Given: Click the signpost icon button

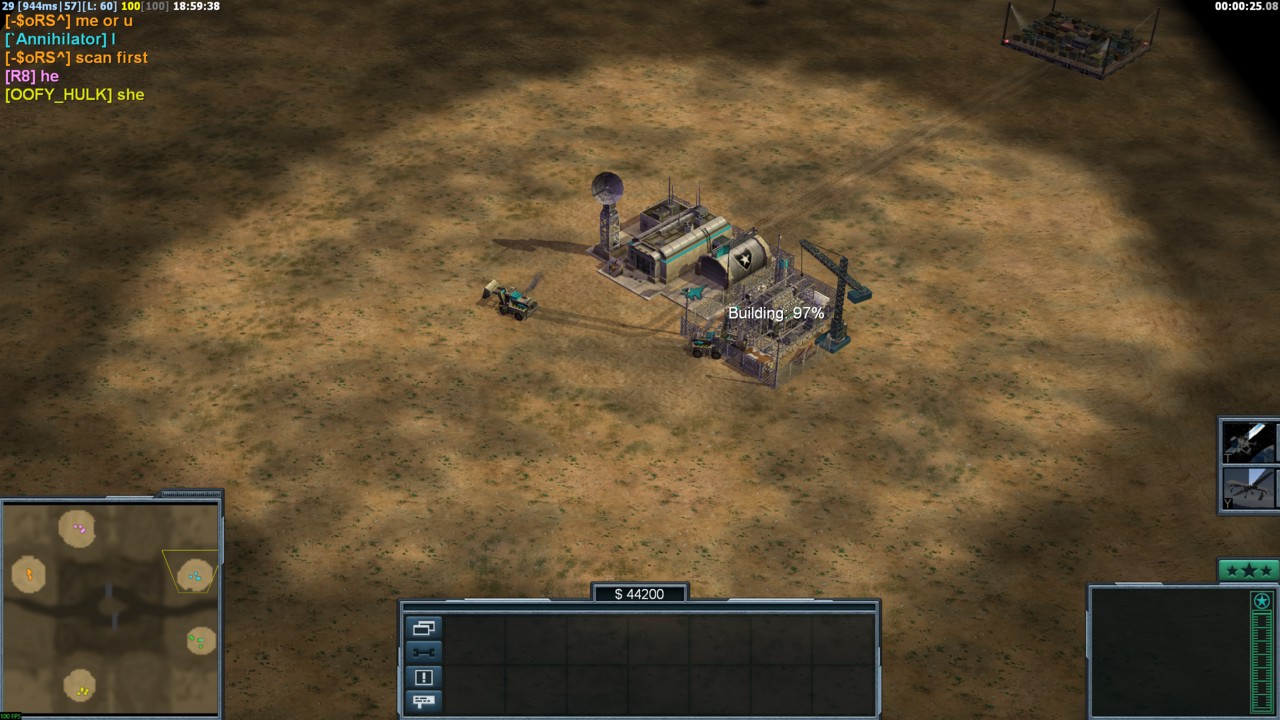Looking at the screenshot, I should [x=423, y=701].
